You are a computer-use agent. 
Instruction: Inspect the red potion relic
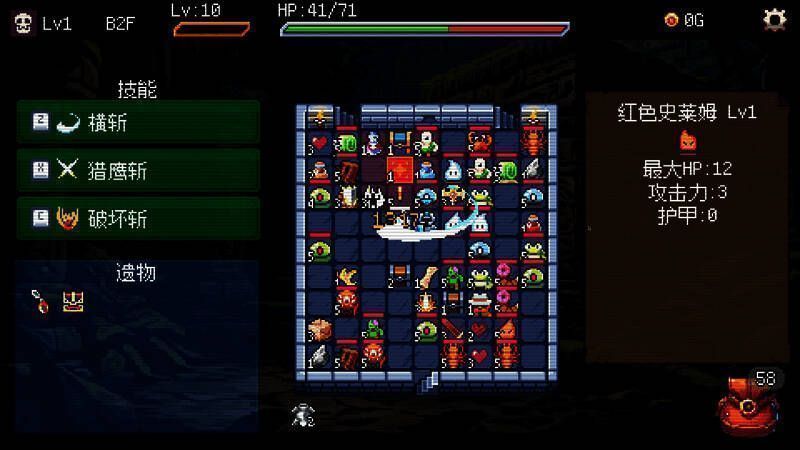click(x=38, y=298)
